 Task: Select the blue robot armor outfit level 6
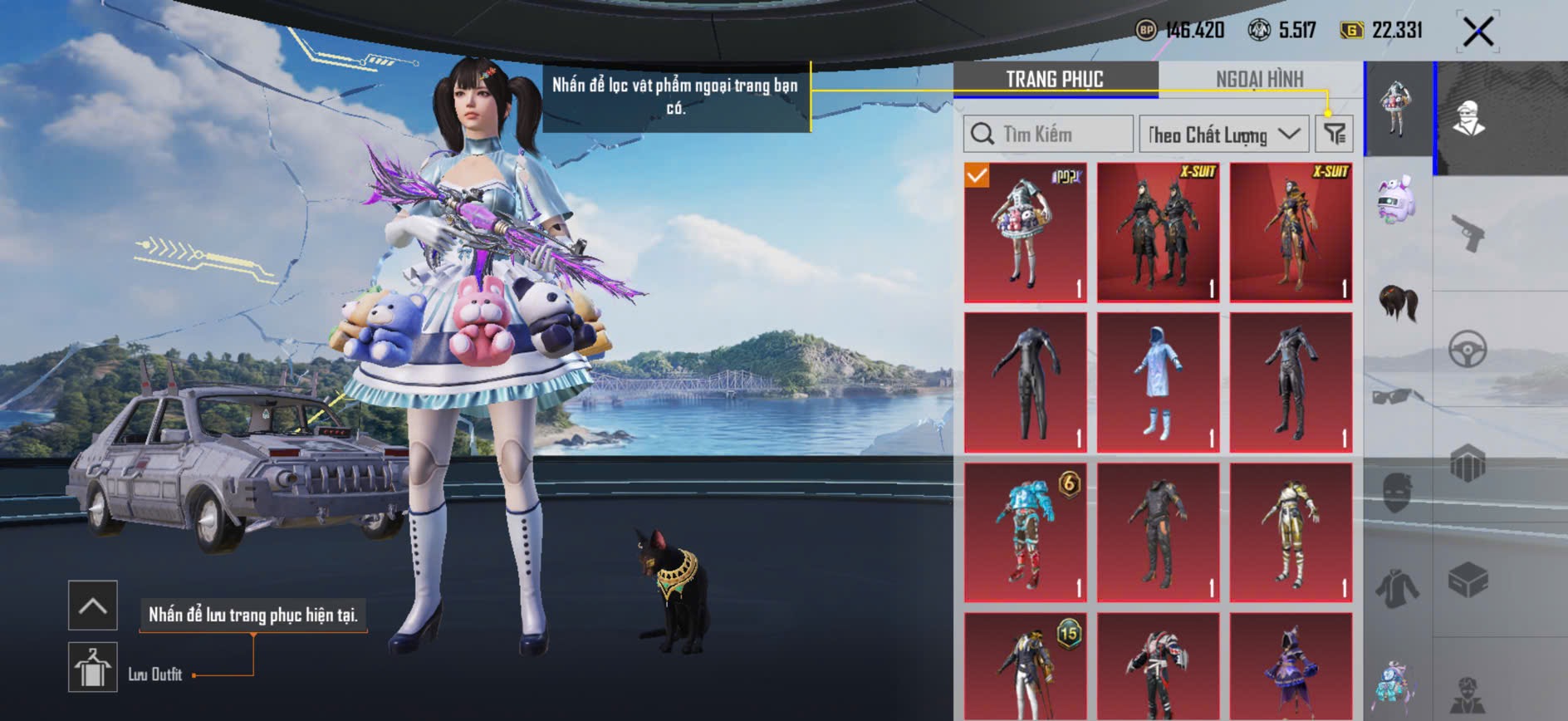tap(1025, 532)
